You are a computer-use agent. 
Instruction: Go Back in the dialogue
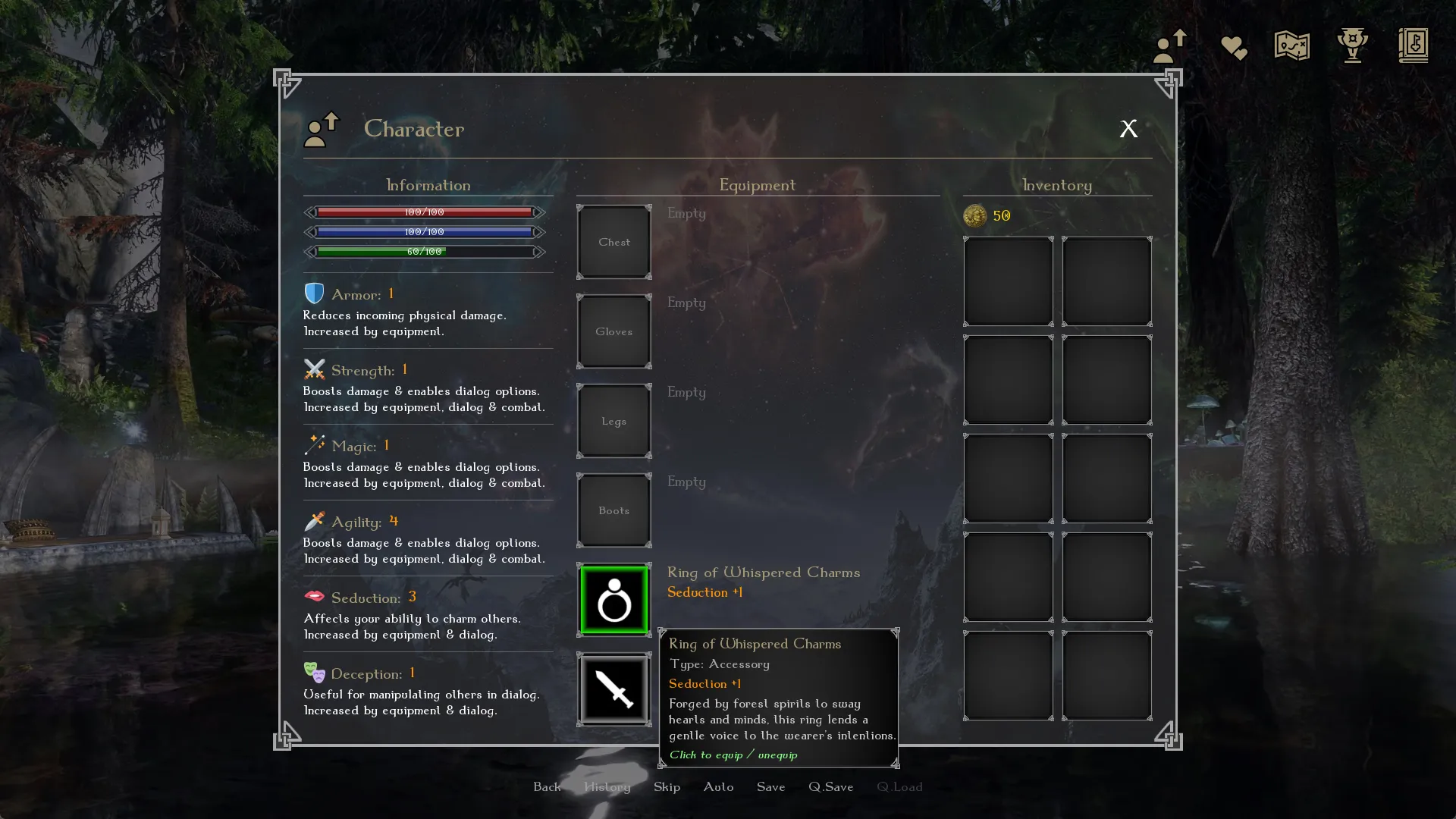pos(547,787)
